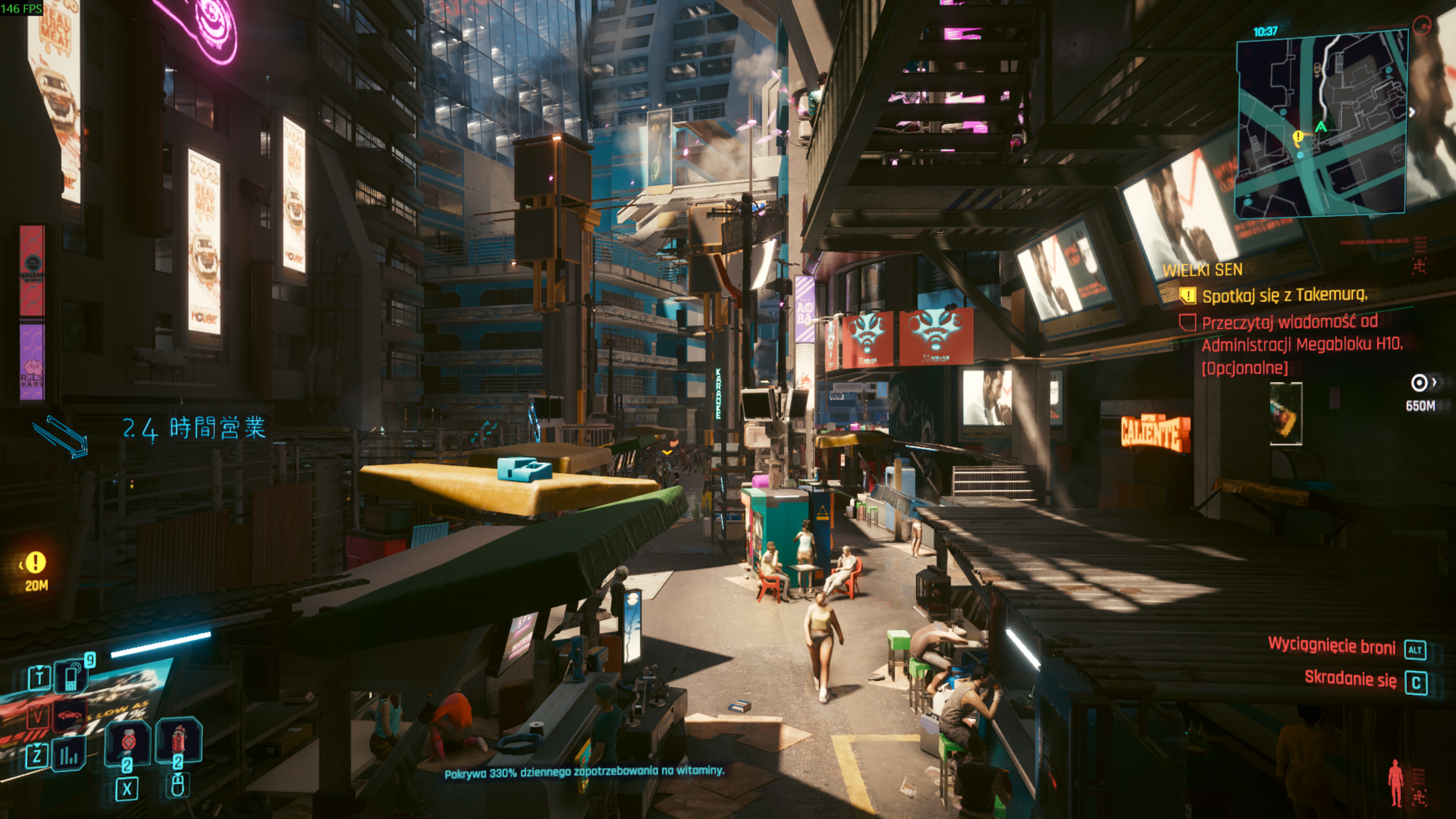The image size is (1456, 819).
Task: Open the phone icon with 9 messages
Action: (71, 676)
